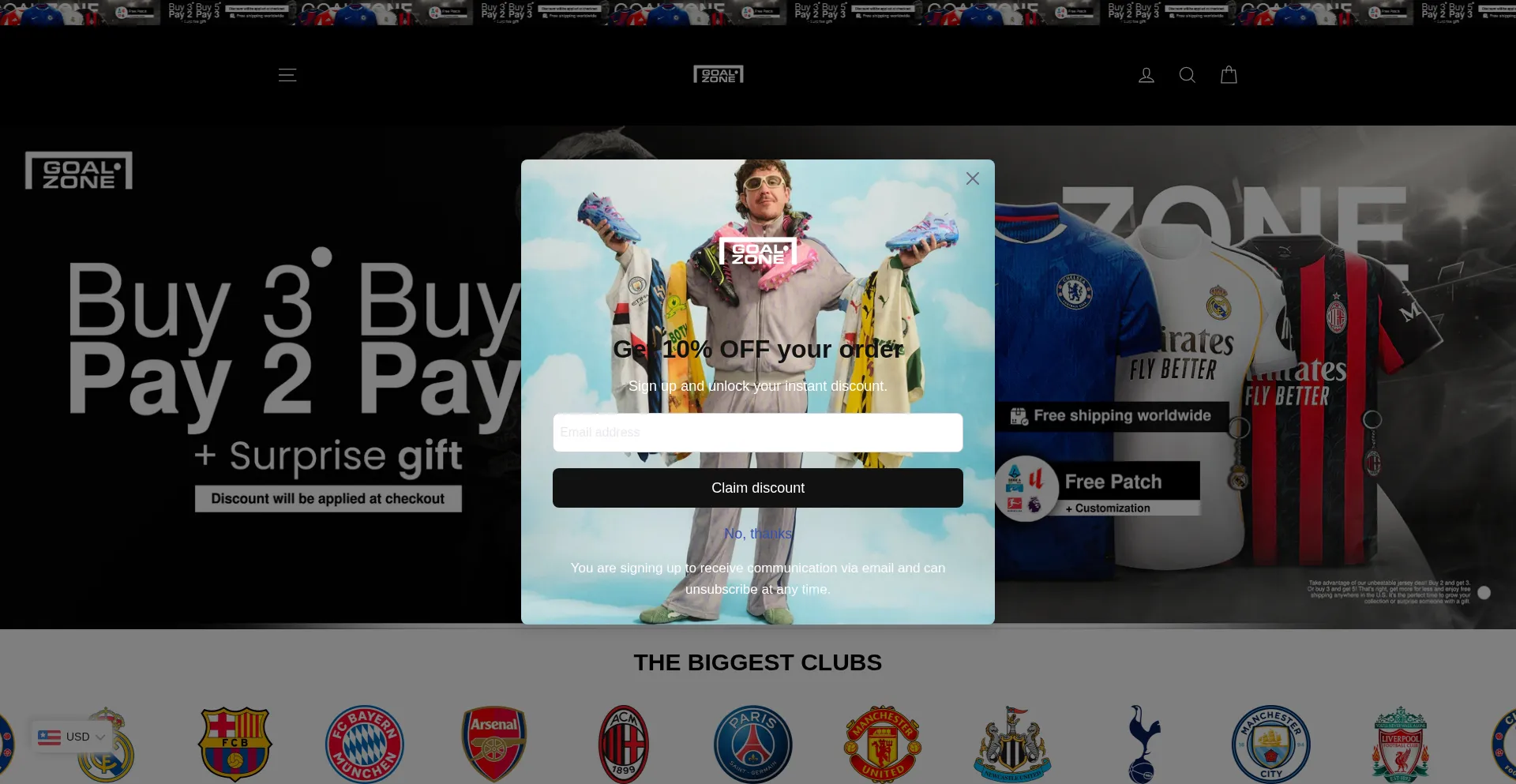Open the hamburger navigation menu

(287, 75)
